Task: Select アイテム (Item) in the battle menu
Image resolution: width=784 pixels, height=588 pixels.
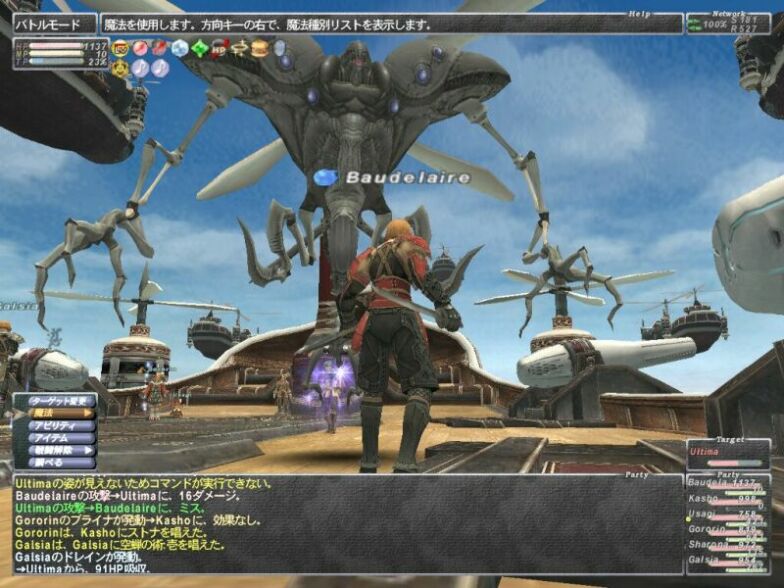Action: click(57, 438)
